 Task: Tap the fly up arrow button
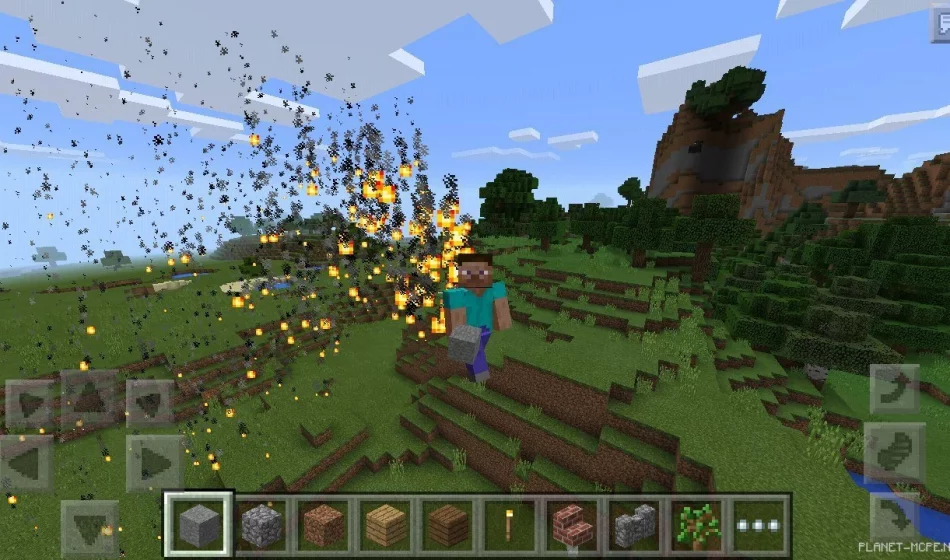894,390
